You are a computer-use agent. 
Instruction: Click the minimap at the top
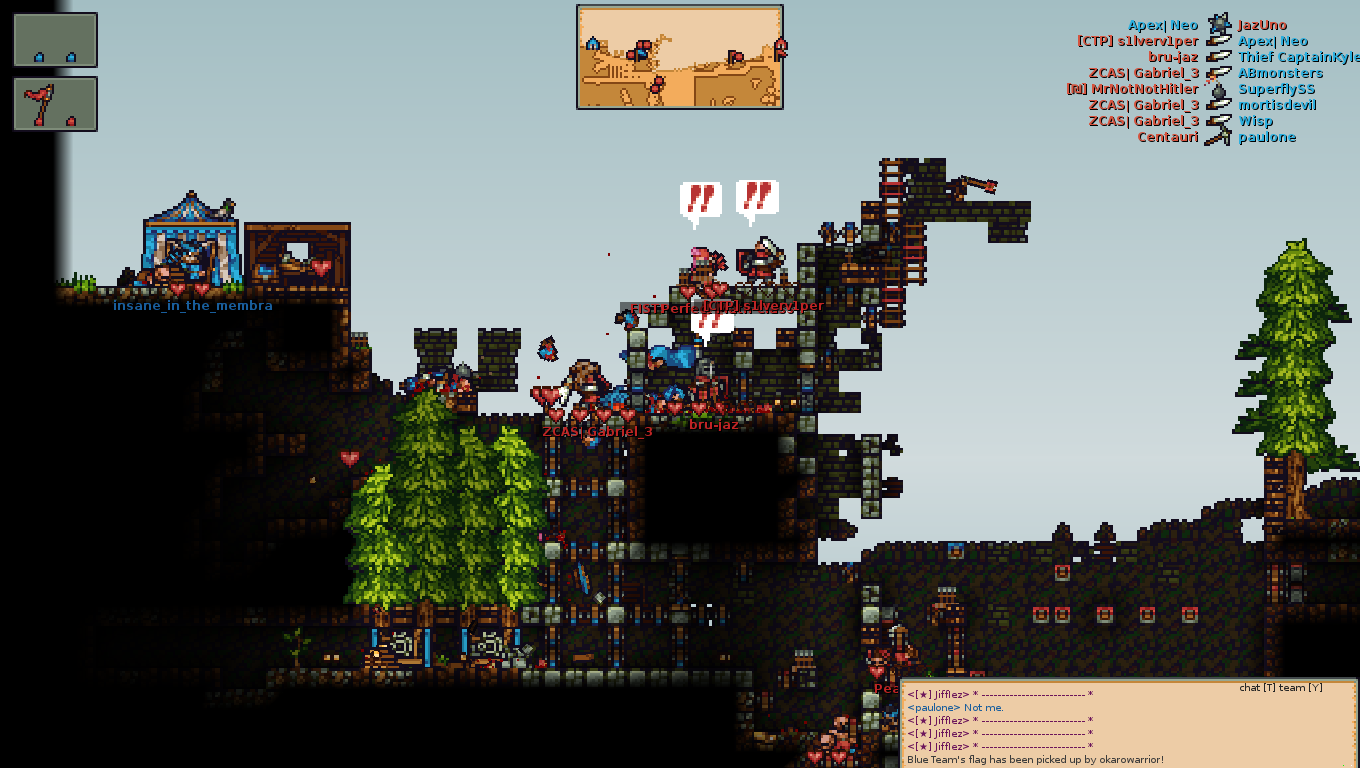(680, 57)
